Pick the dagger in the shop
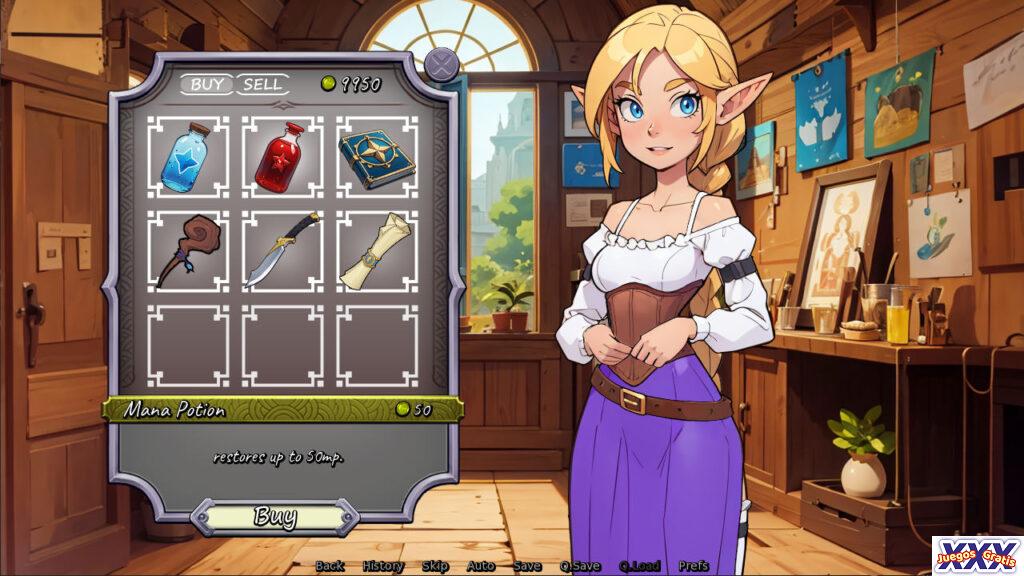The image size is (1024, 576). 282,251
